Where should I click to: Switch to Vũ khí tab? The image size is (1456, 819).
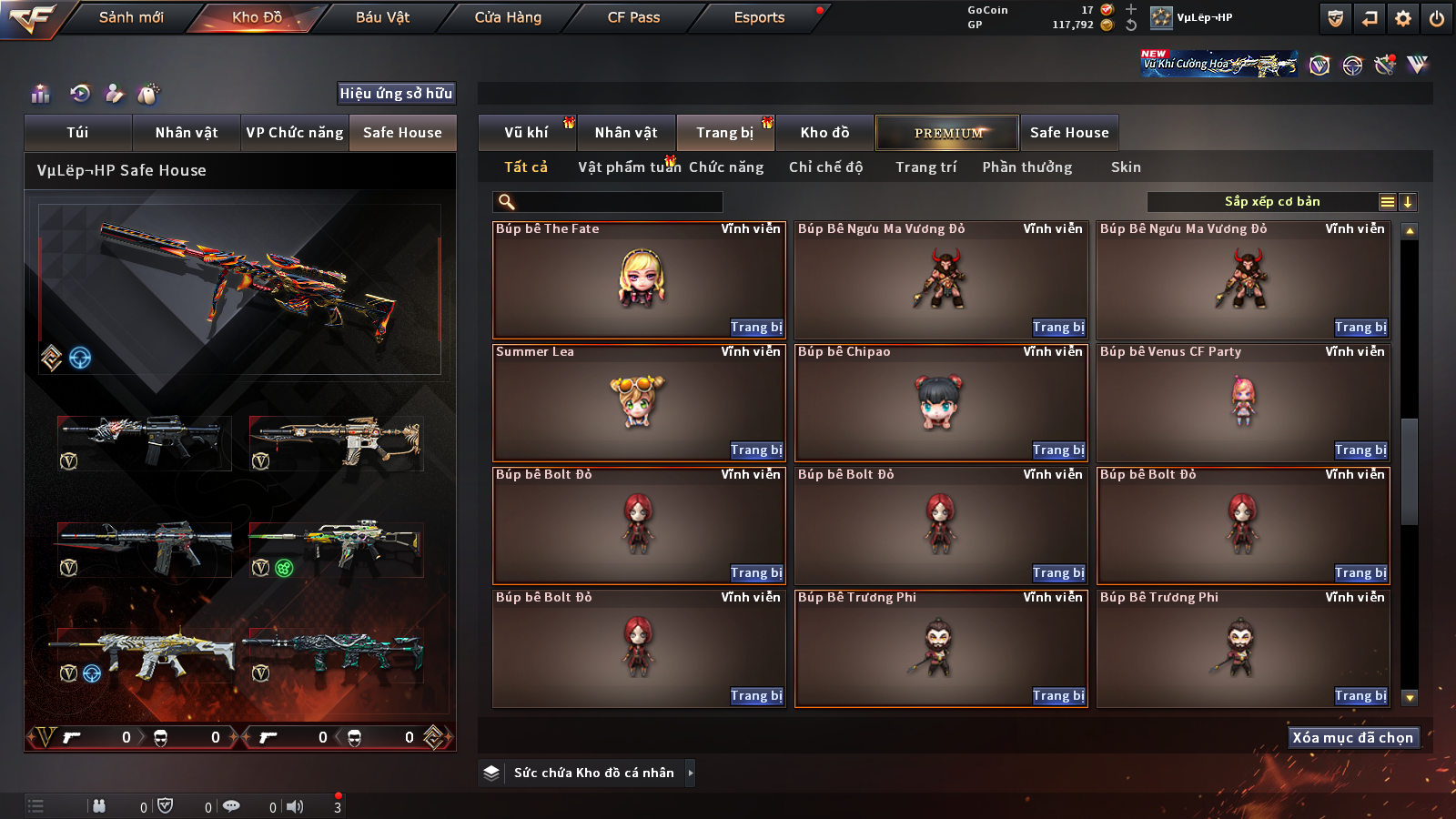tap(527, 133)
